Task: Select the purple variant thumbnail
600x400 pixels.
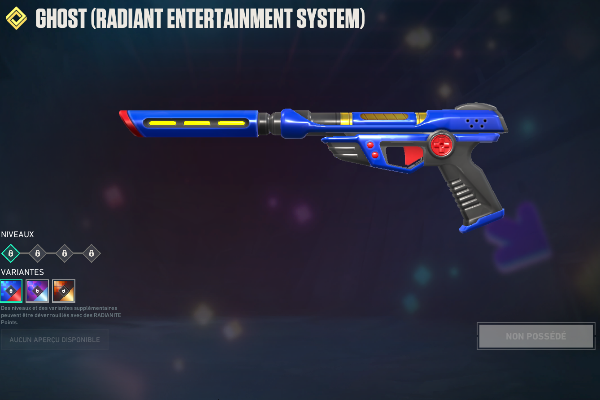Action: click(x=37, y=291)
